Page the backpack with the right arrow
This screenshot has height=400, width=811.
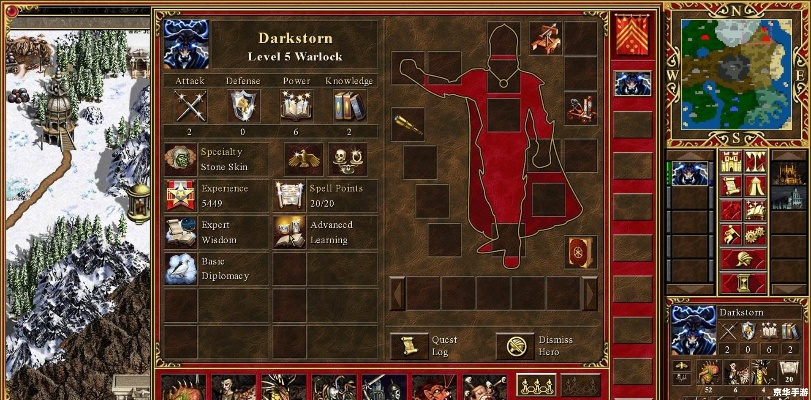[x=590, y=293]
